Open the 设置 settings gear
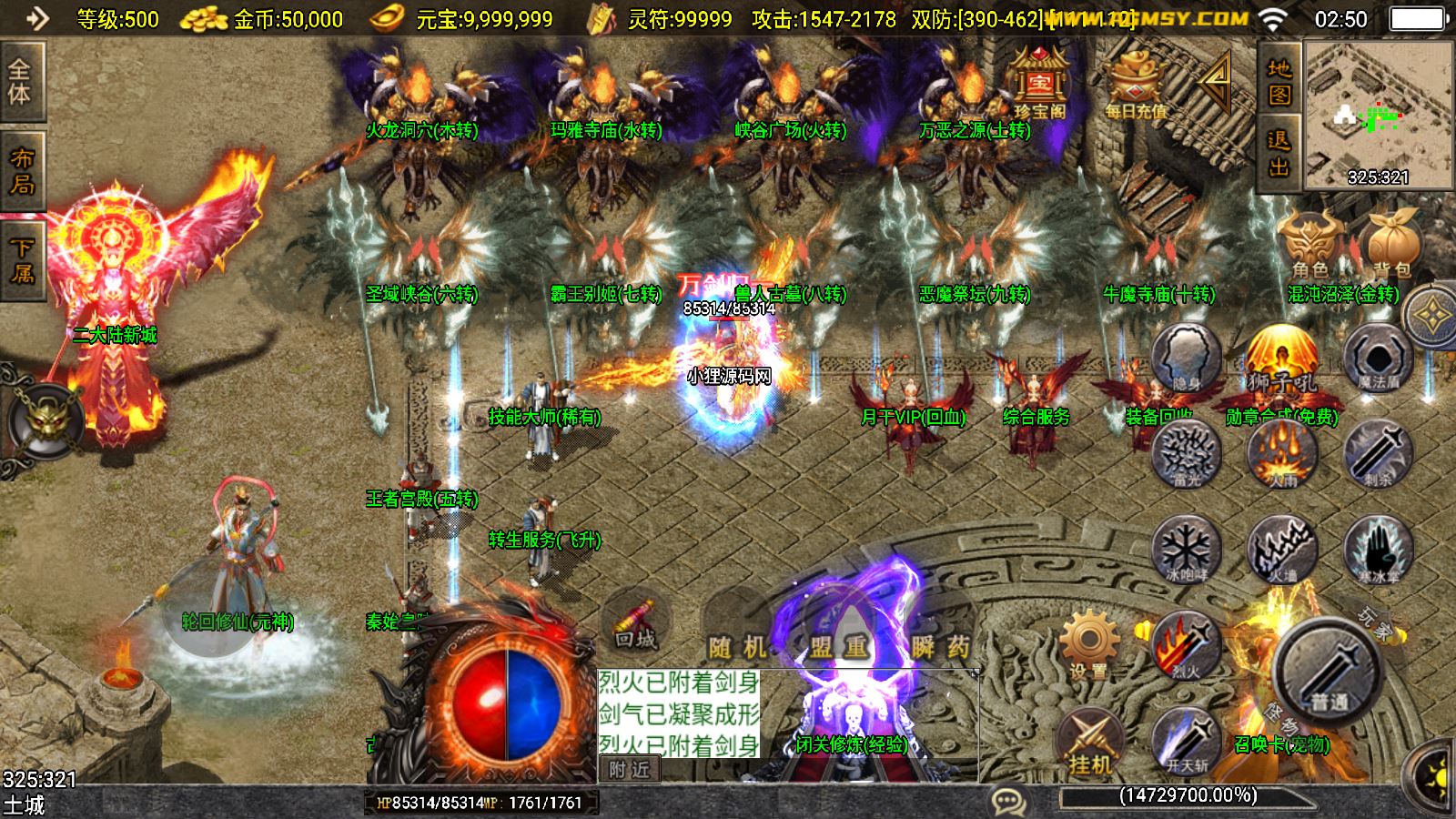 pyautogui.click(x=1088, y=644)
